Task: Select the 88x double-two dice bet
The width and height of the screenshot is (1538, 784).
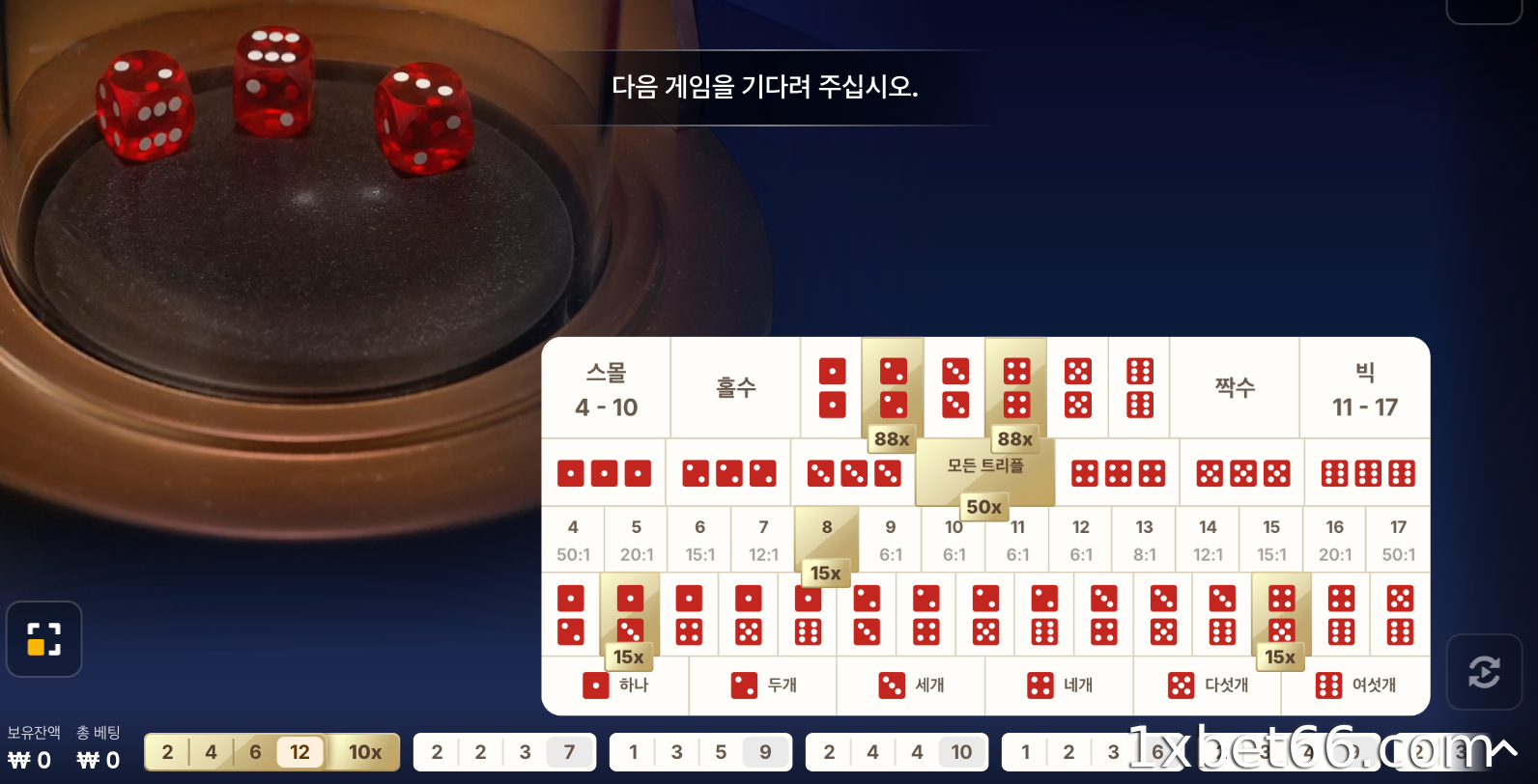Action: pos(891,386)
